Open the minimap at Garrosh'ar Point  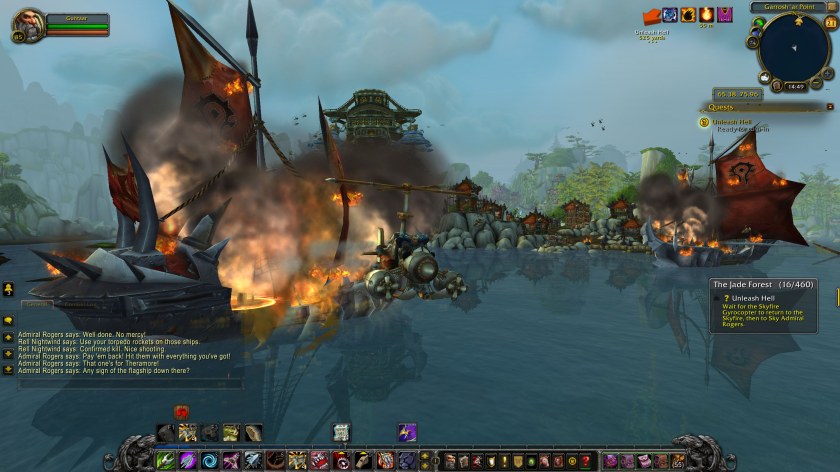pyautogui.click(x=794, y=48)
